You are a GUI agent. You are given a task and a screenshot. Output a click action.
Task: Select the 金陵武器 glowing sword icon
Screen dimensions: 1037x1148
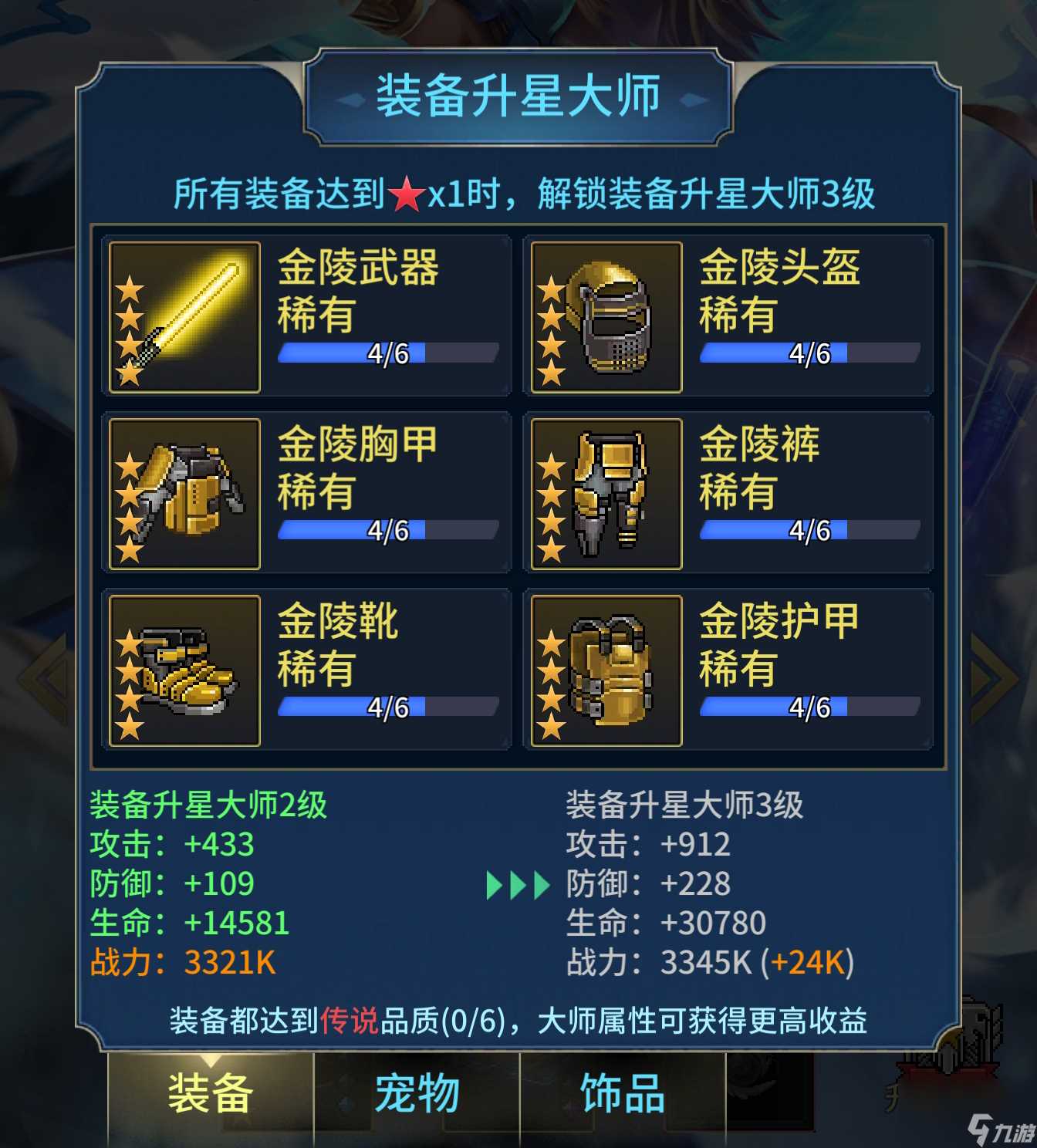coord(183,318)
